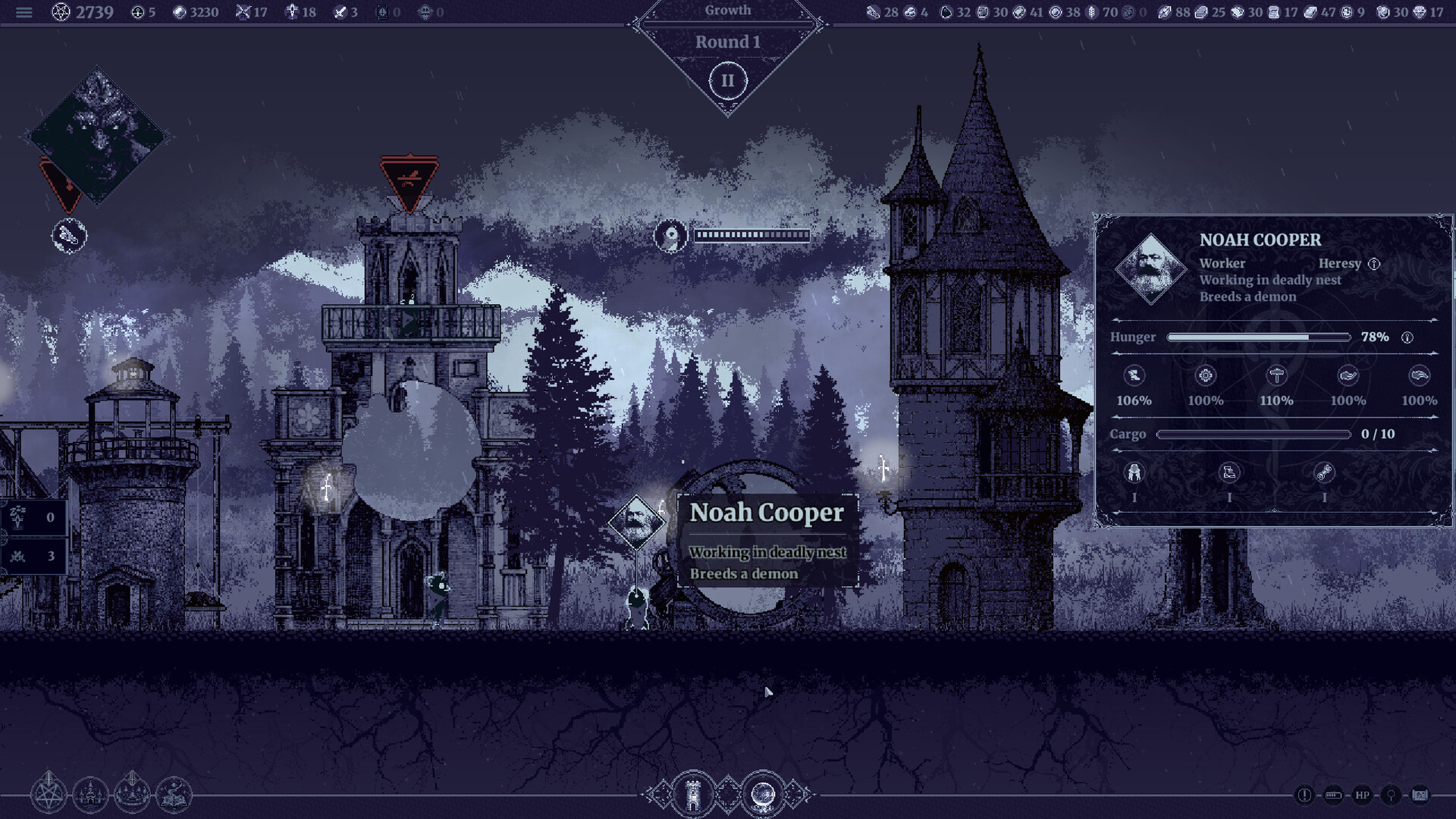The width and height of the screenshot is (1456, 819).
Task: Toggle the HP display button
Action: point(1362,795)
